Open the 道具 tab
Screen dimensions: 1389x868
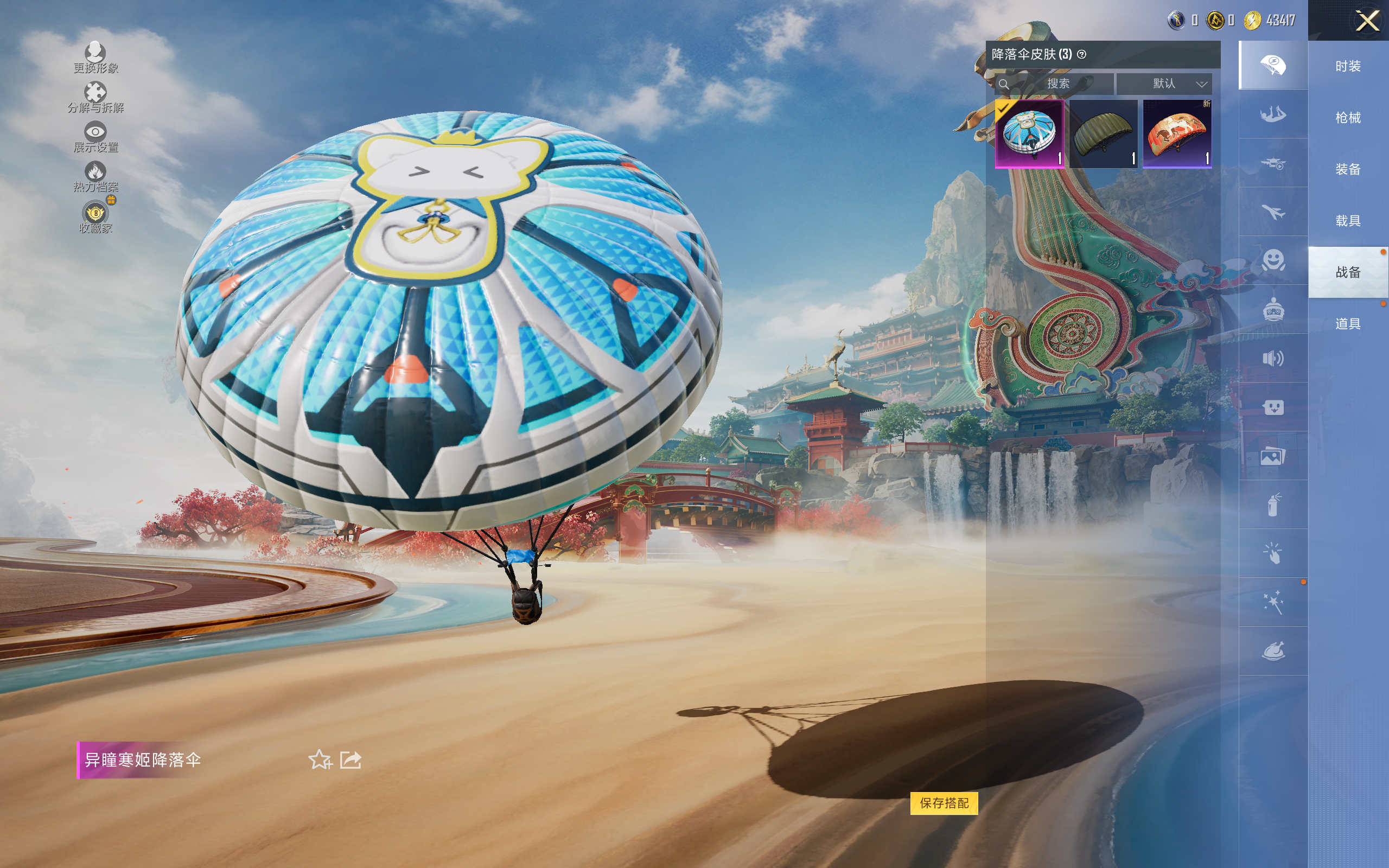pyautogui.click(x=1347, y=324)
